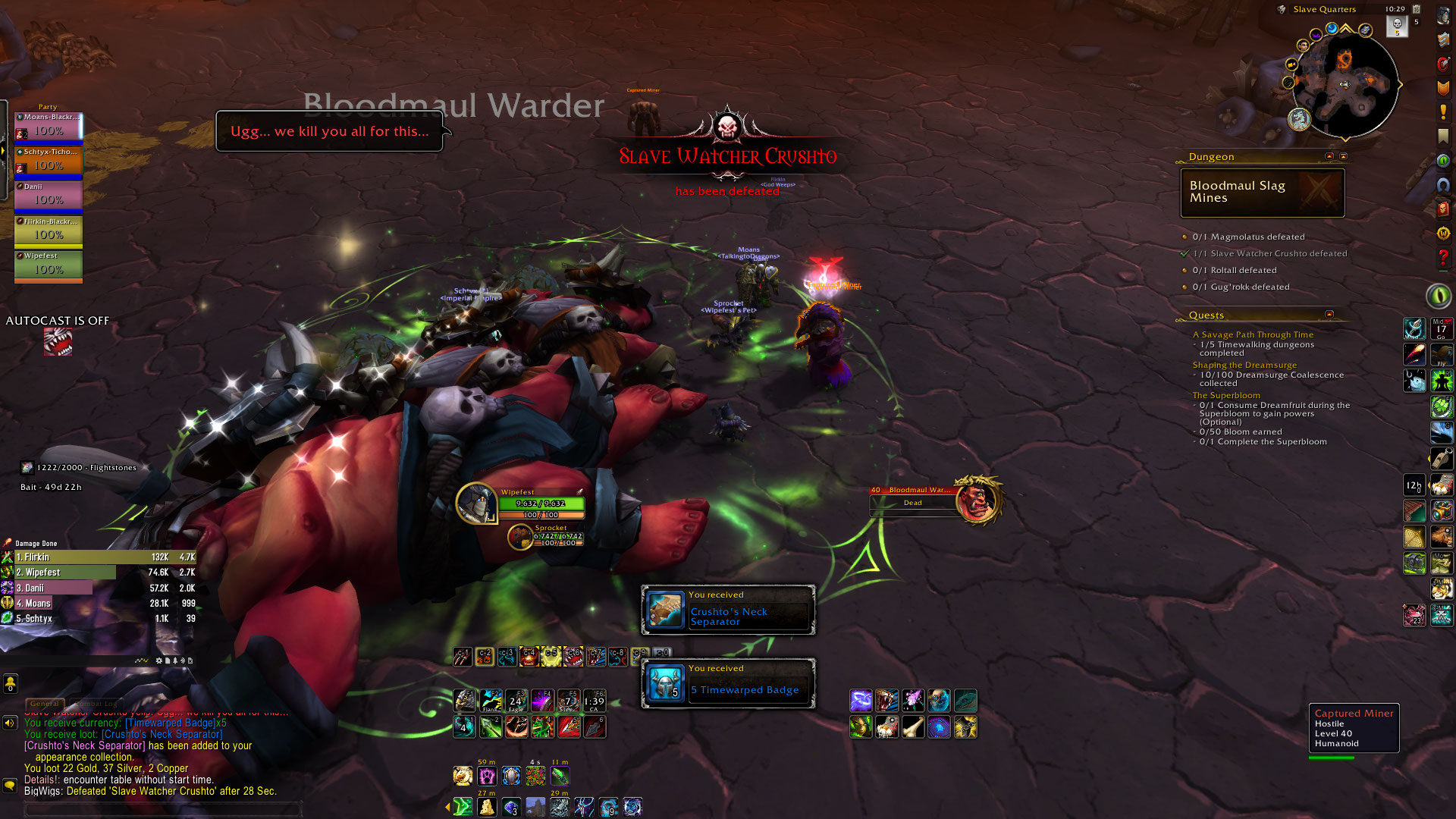Click the Wipefest party frame
The image size is (1456, 819).
point(48,265)
